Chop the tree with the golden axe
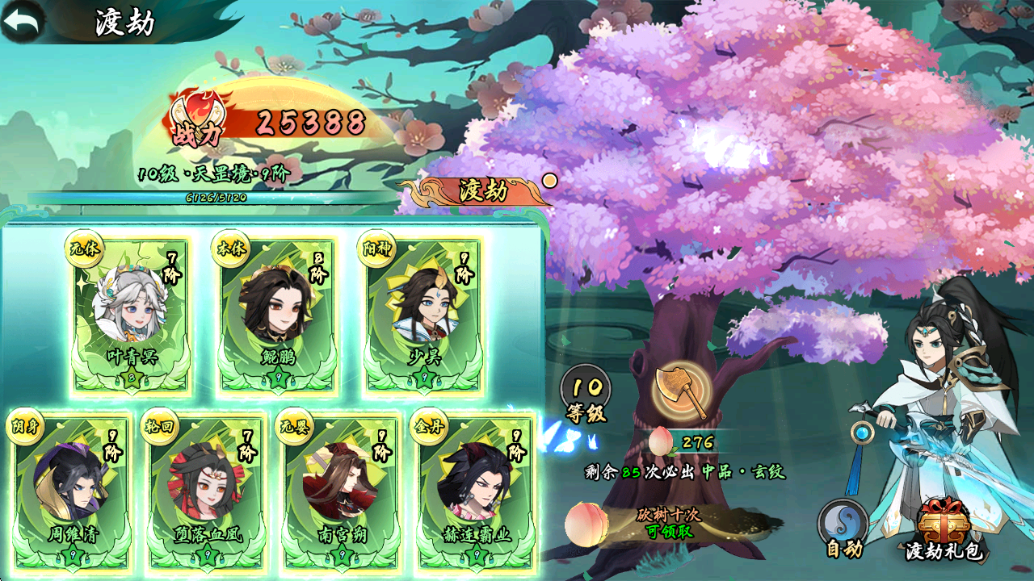Viewport: 1034px width, 581px height. (x=682, y=392)
